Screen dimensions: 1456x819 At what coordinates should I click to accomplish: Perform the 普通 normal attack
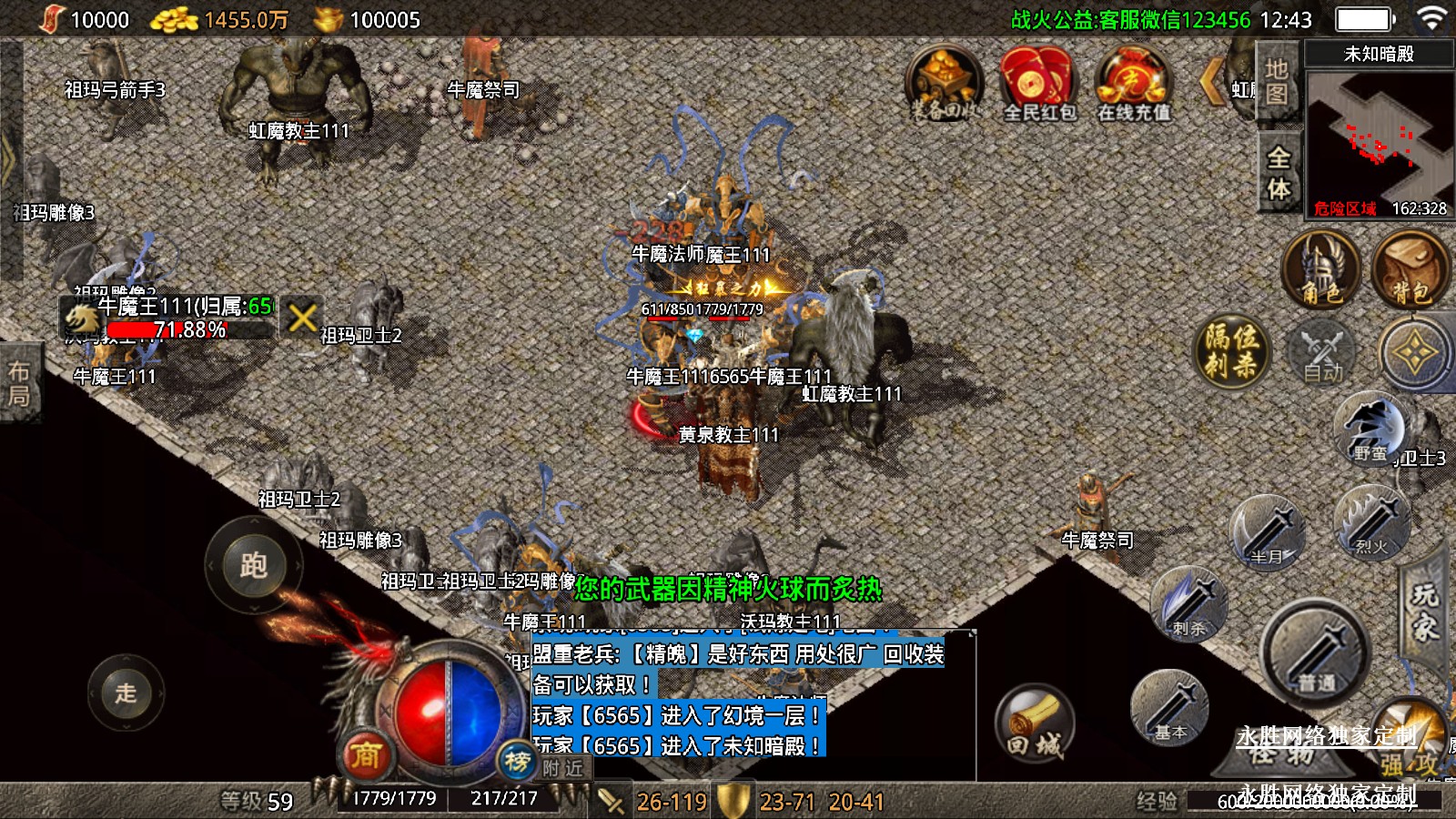(x=1315, y=651)
